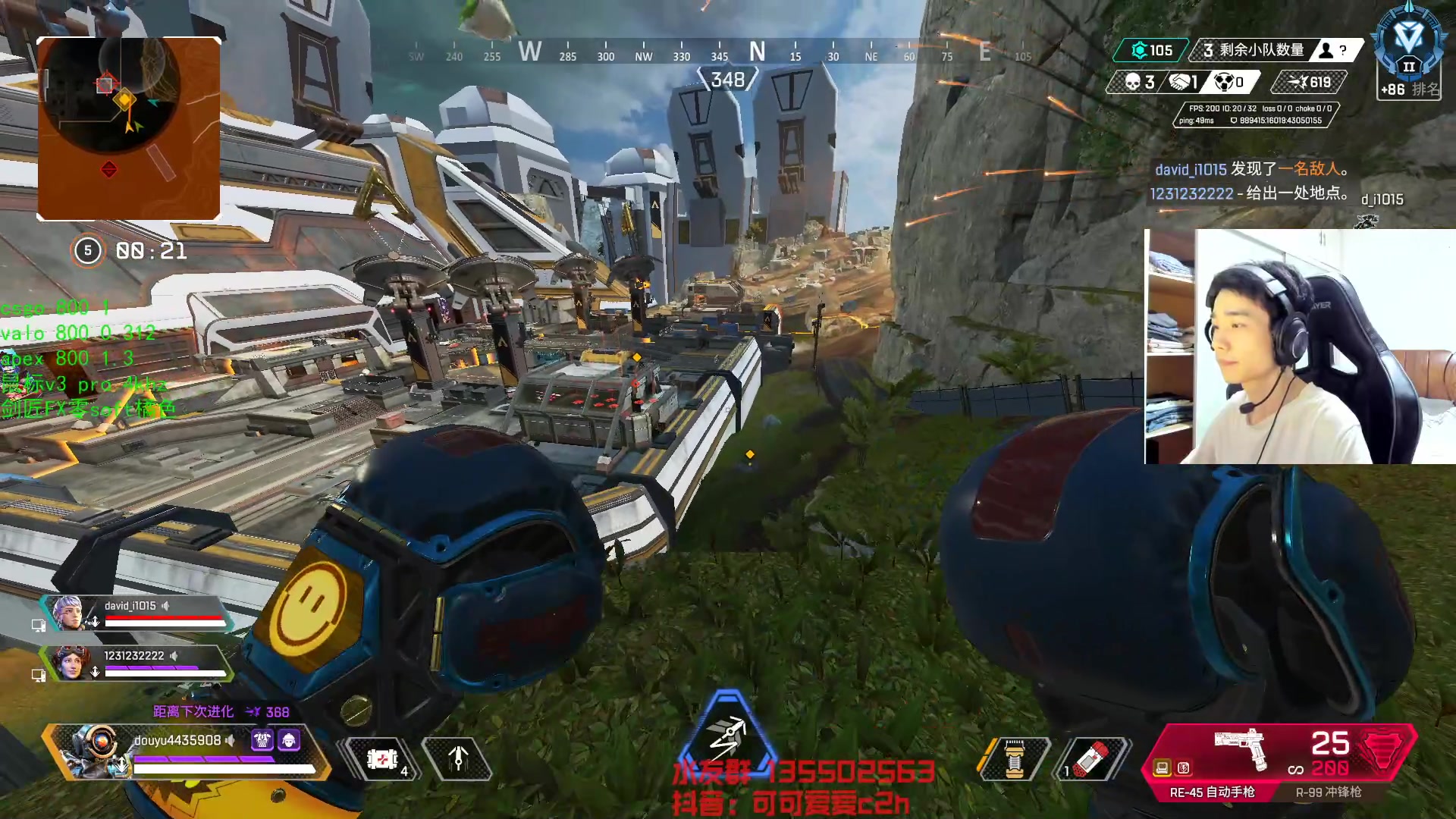
Task: Click teammate david_i1015's portrait
Action: (67, 612)
